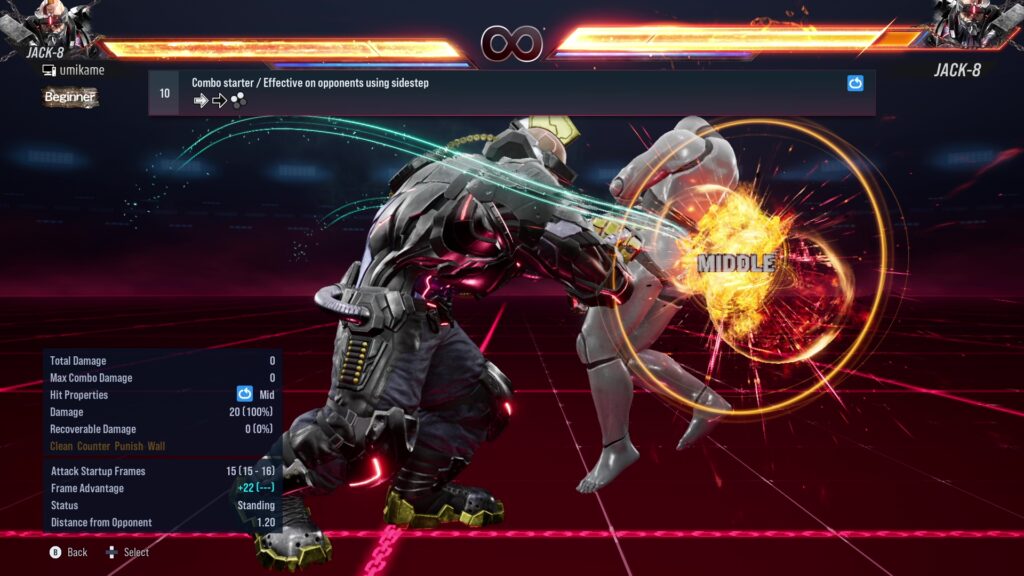Click the blue icon beside Hit Properties Mid
Screen dimensions: 1024x576
pos(244,395)
